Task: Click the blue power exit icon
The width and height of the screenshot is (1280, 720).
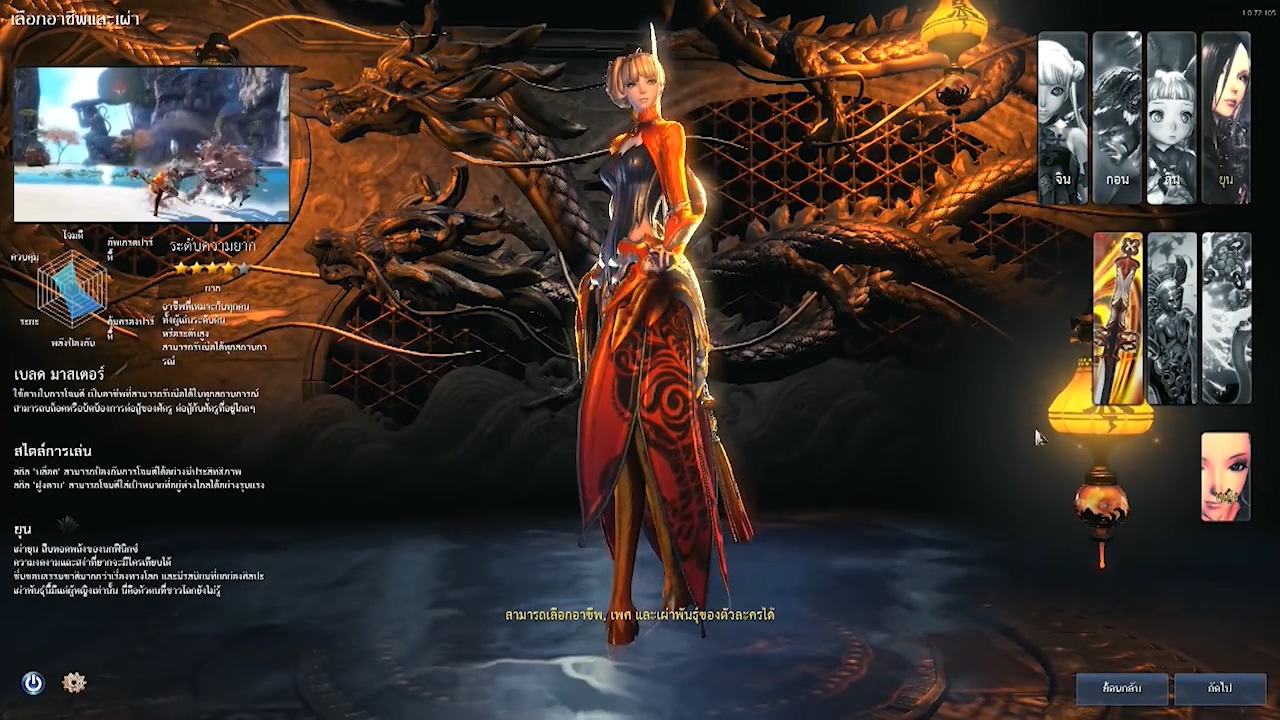Action: coord(33,683)
